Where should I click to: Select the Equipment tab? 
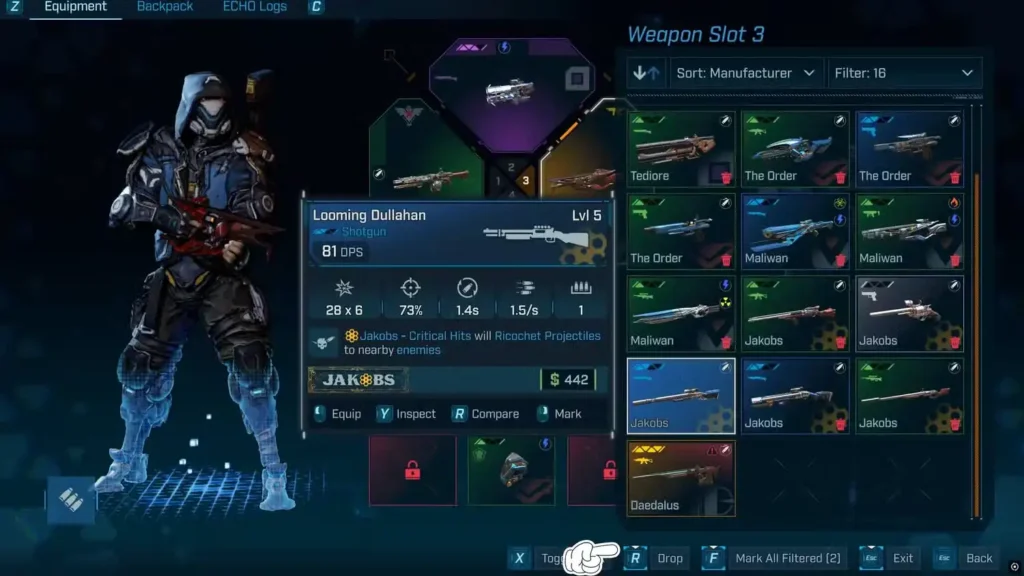click(x=75, y=7)
